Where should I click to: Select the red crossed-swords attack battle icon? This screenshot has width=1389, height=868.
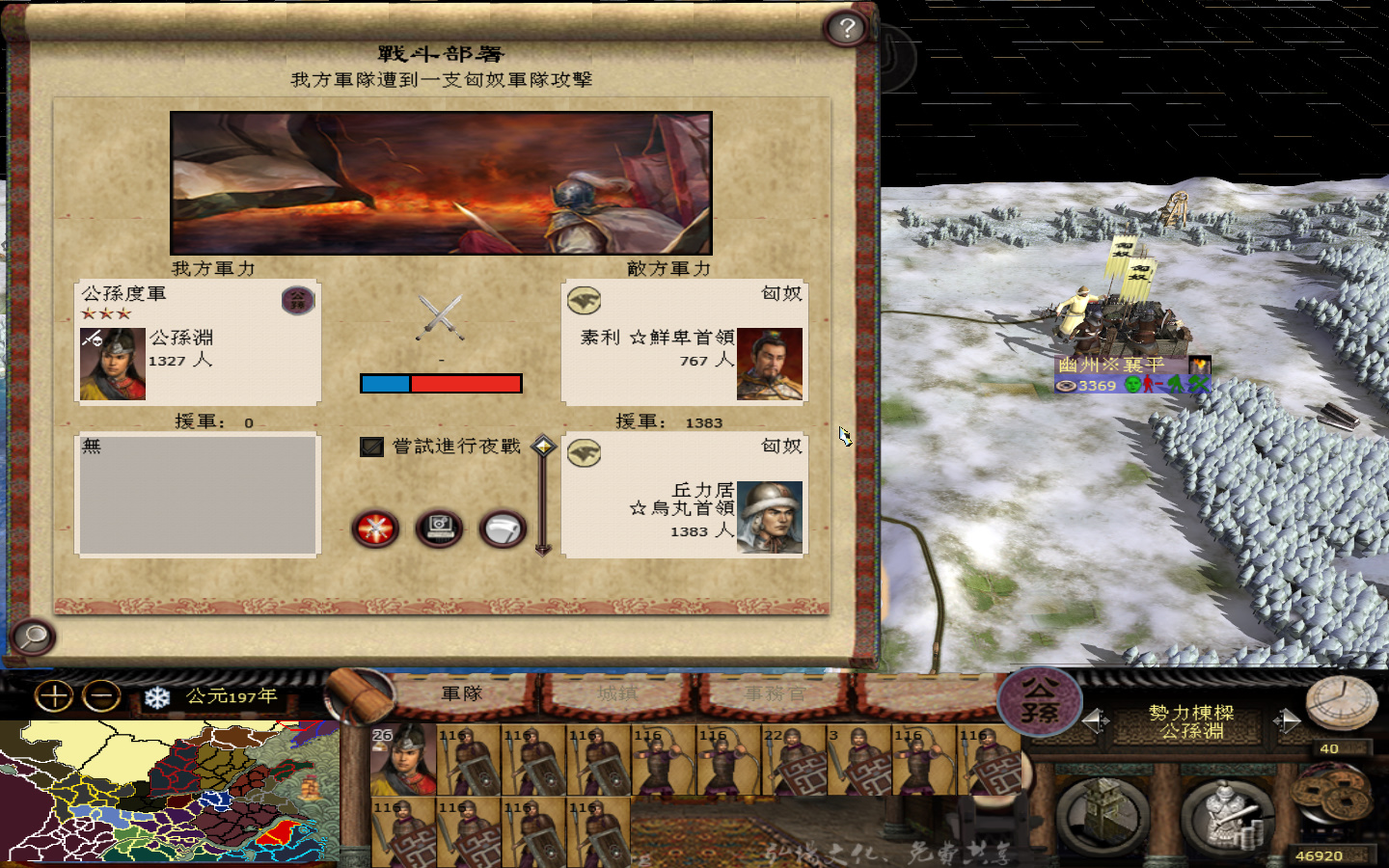374,529
